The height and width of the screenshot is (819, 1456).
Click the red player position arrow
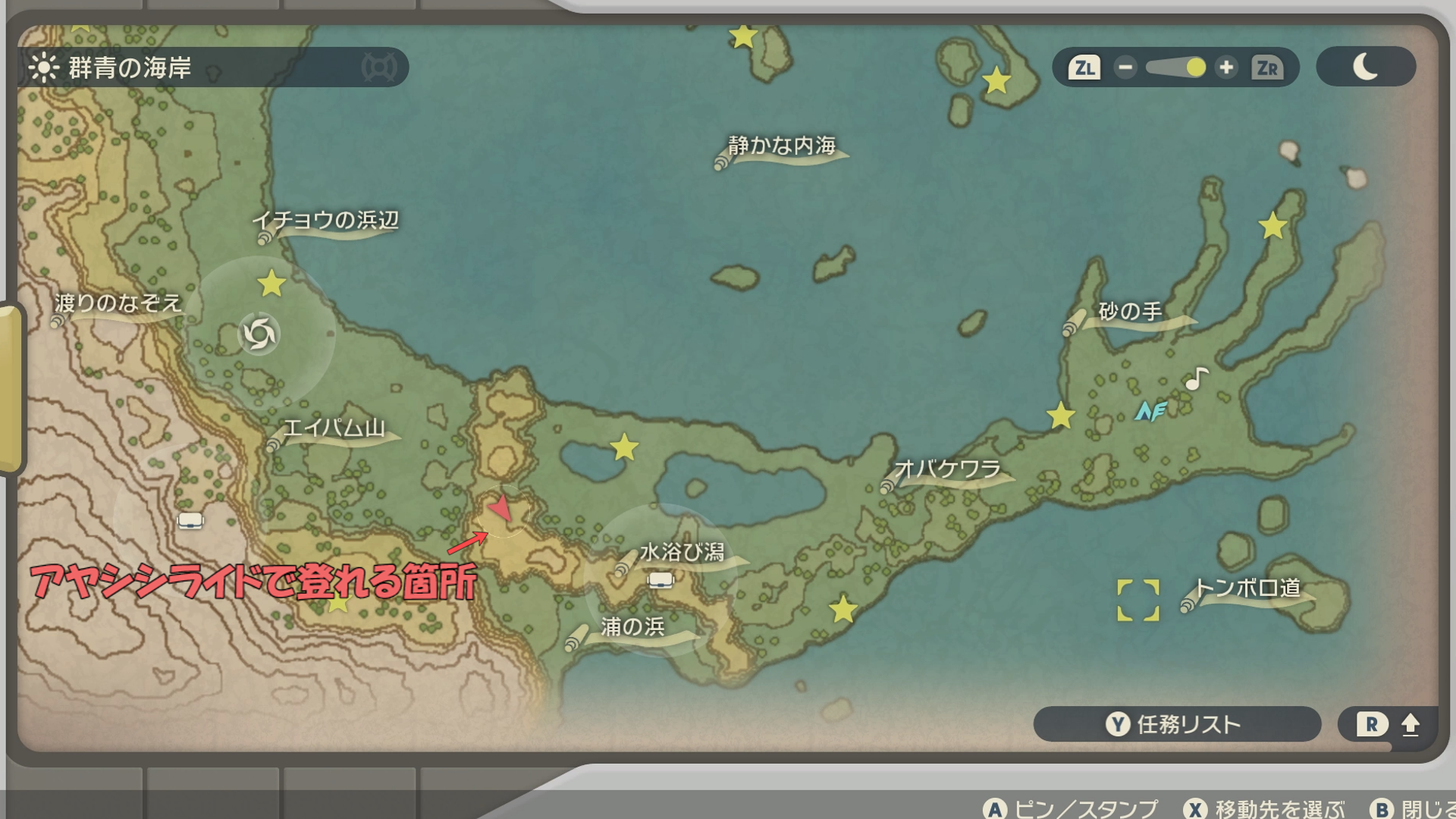(x=501, y=507)
